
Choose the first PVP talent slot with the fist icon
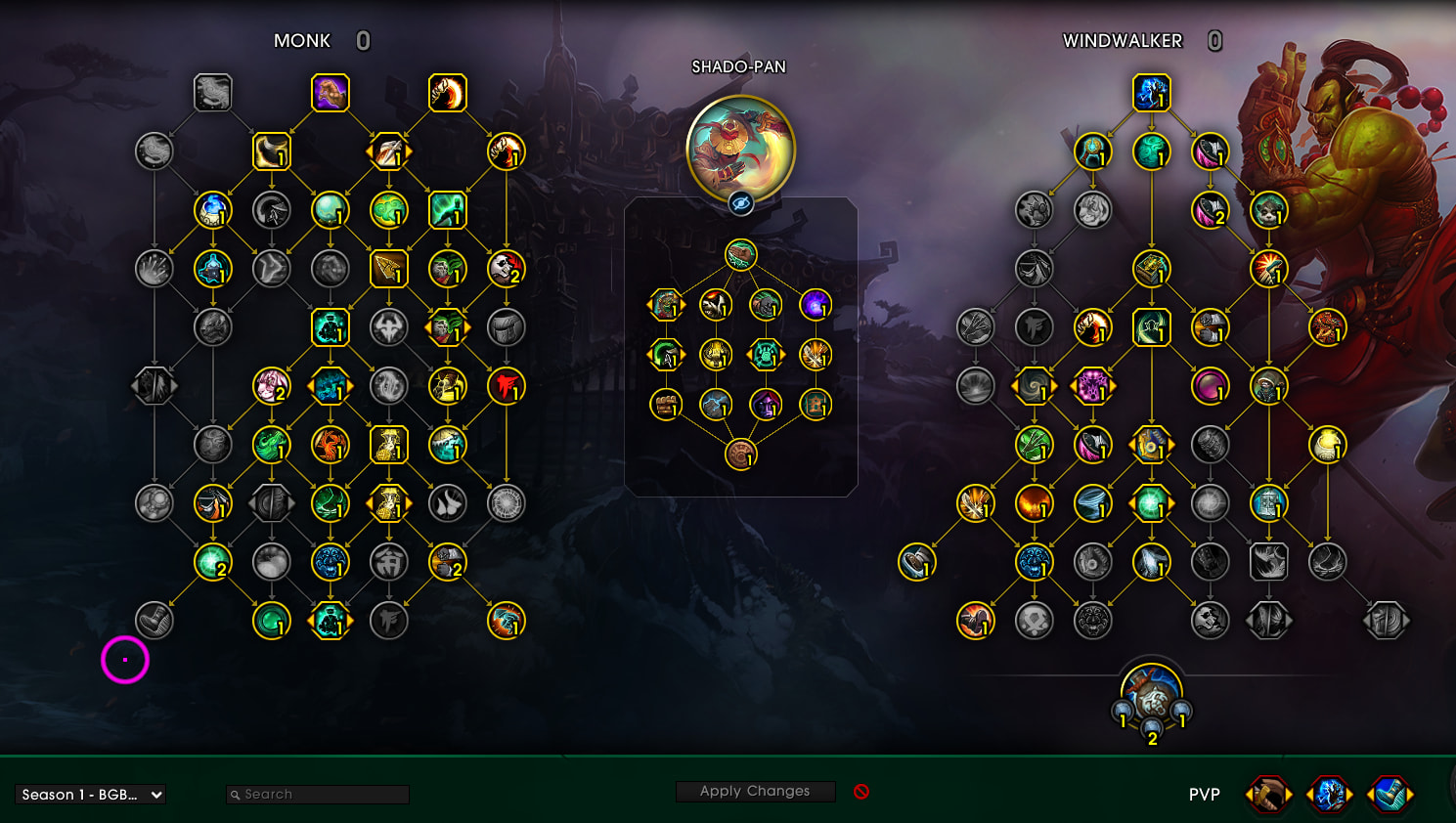click(x=1268, y=795)
